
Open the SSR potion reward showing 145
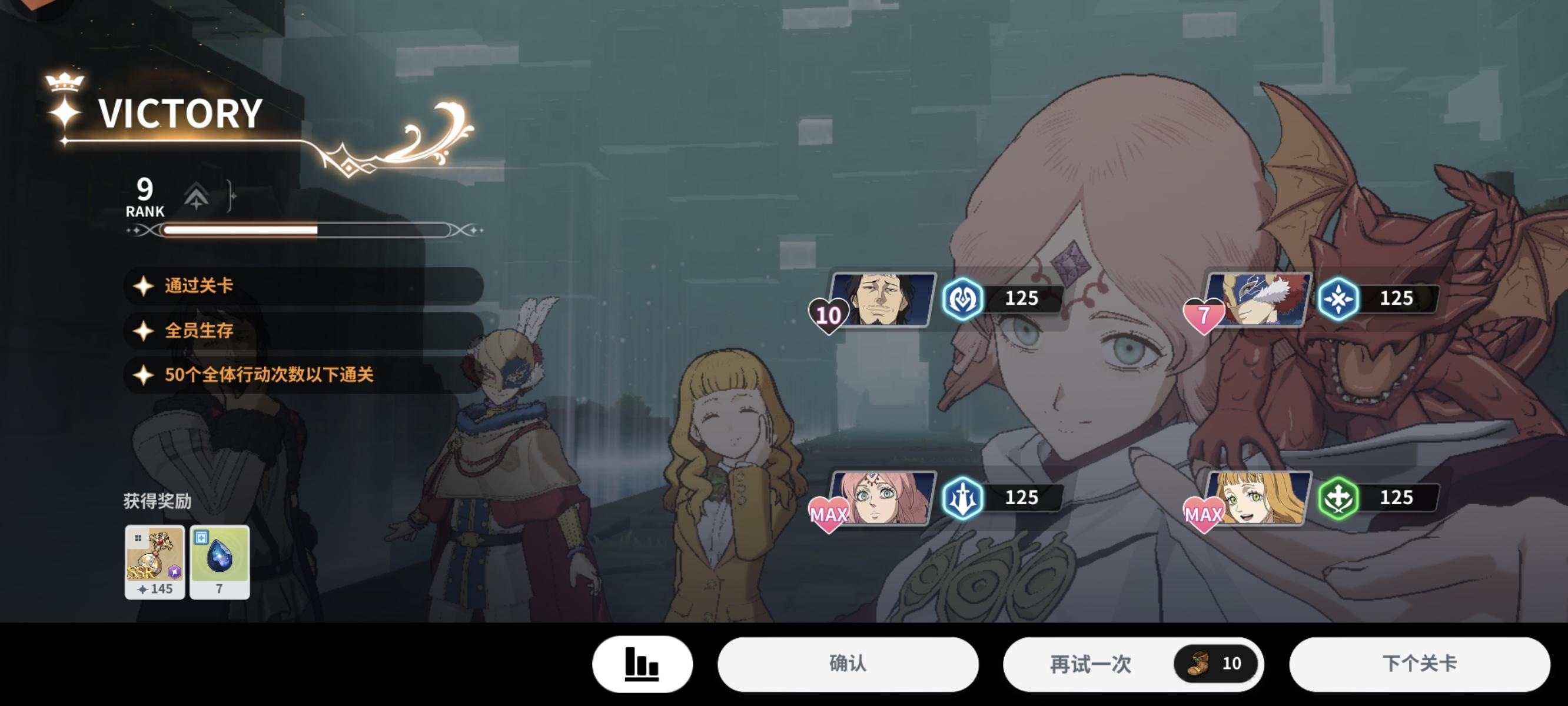[155, 560]
